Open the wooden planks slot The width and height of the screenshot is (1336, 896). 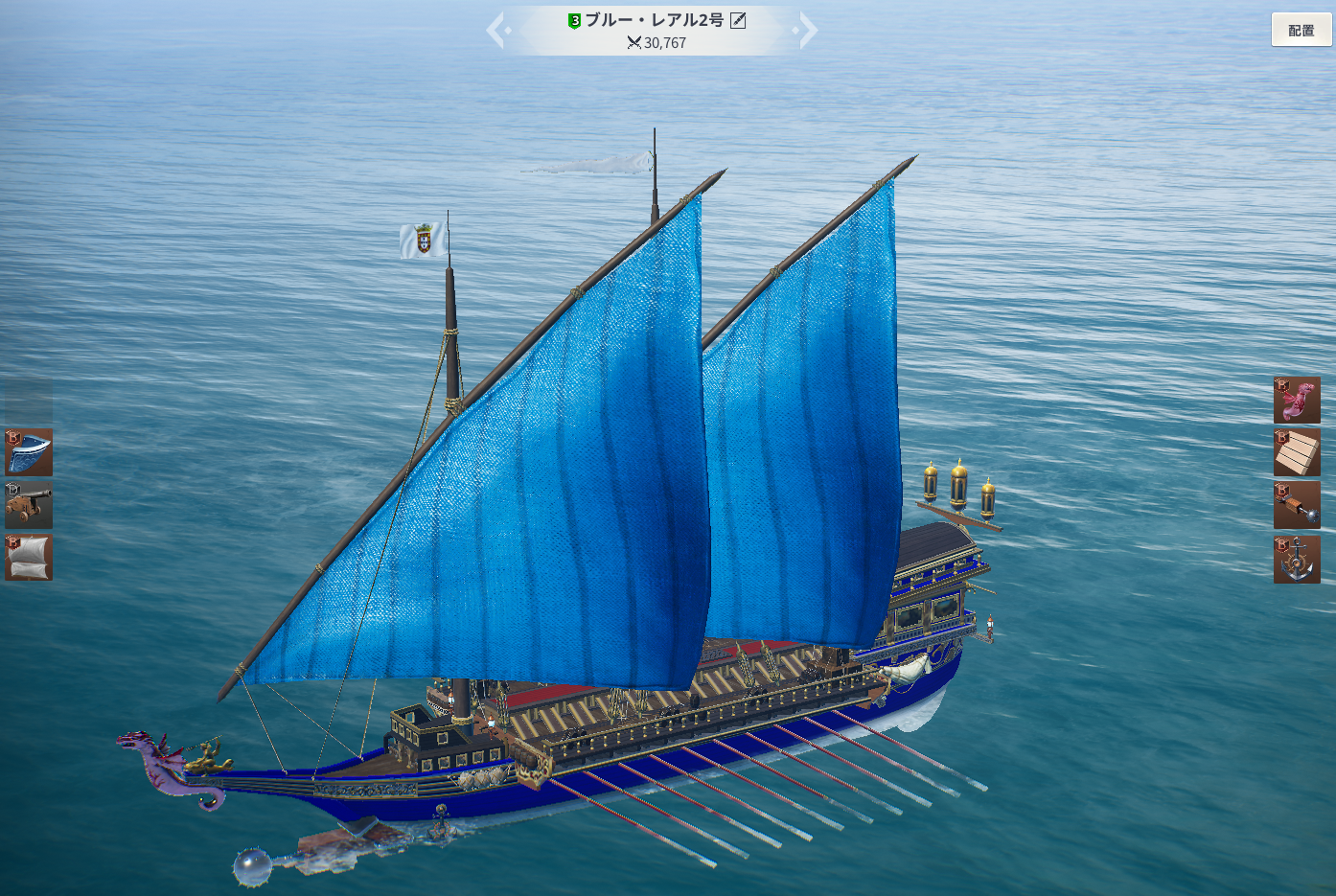coord(1297,452)
